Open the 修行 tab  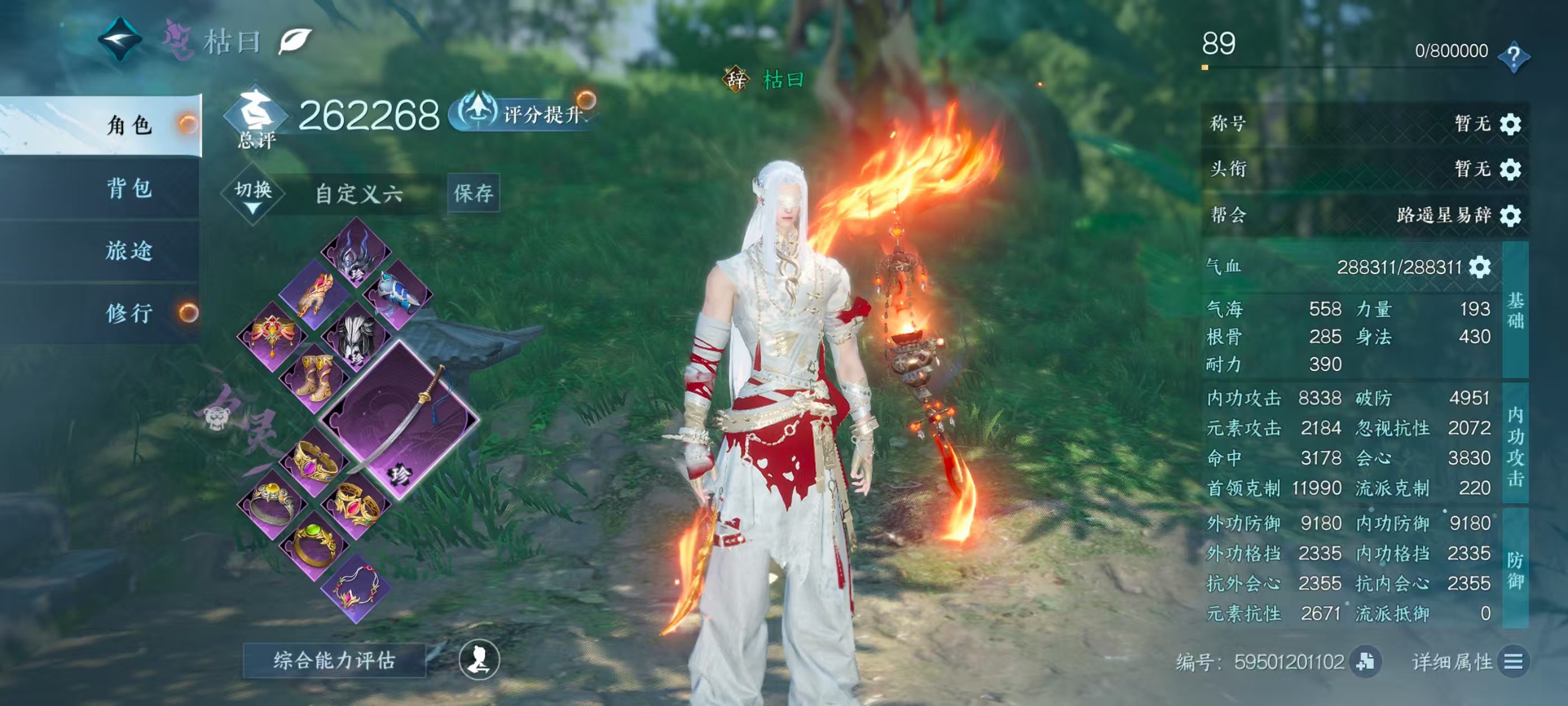129,313
